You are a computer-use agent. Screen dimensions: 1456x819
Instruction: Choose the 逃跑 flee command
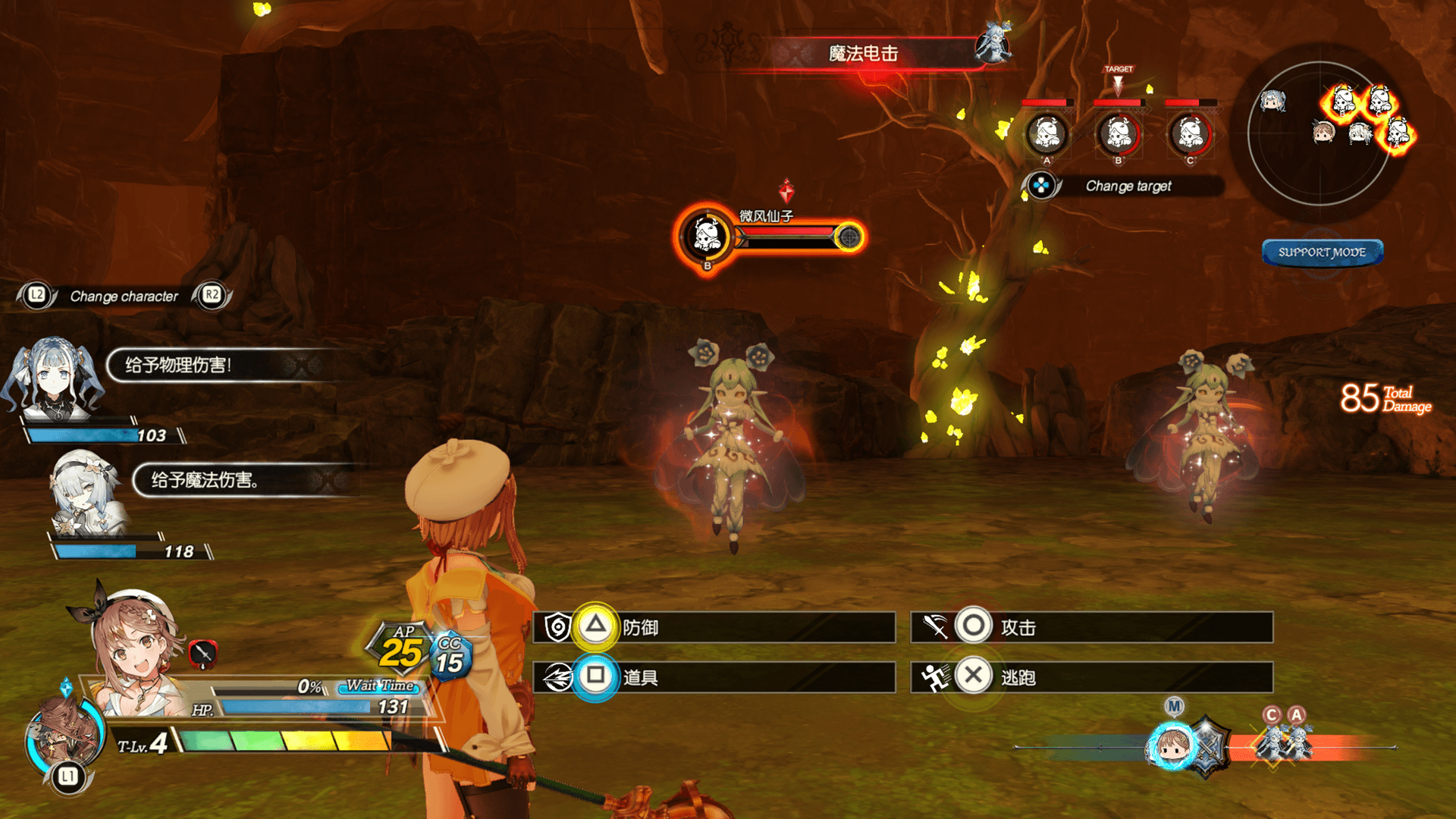(x=1092, y=676)
